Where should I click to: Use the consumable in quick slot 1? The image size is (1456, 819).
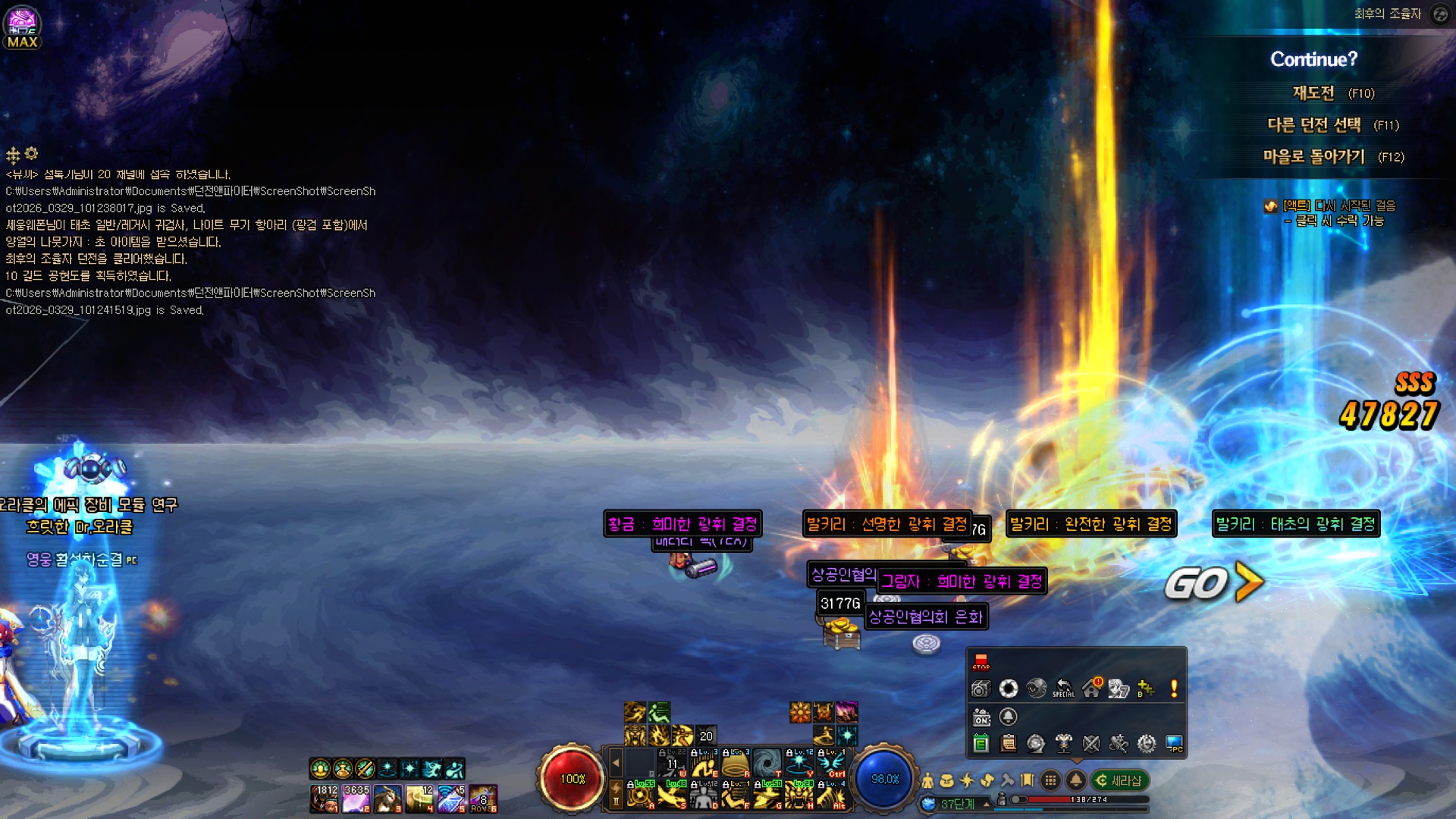click(x=324, y=799)
